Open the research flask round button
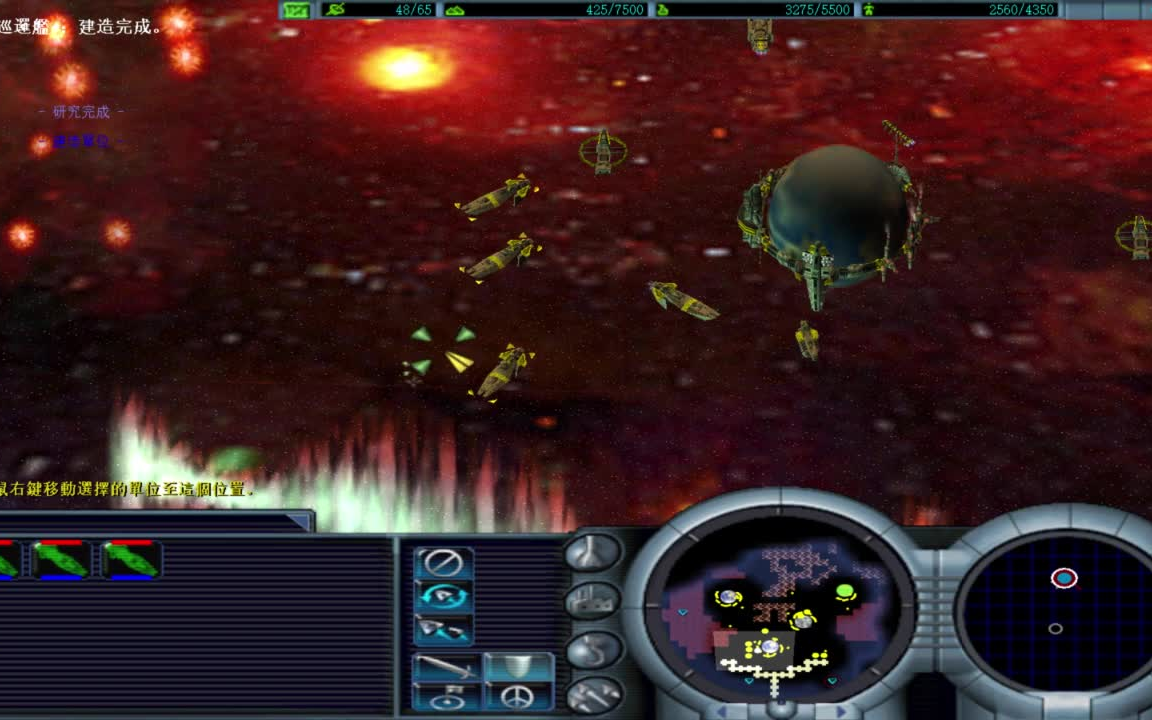Image resolution: width=1152 pixels, height=720 pixels. tap(591, 551)
